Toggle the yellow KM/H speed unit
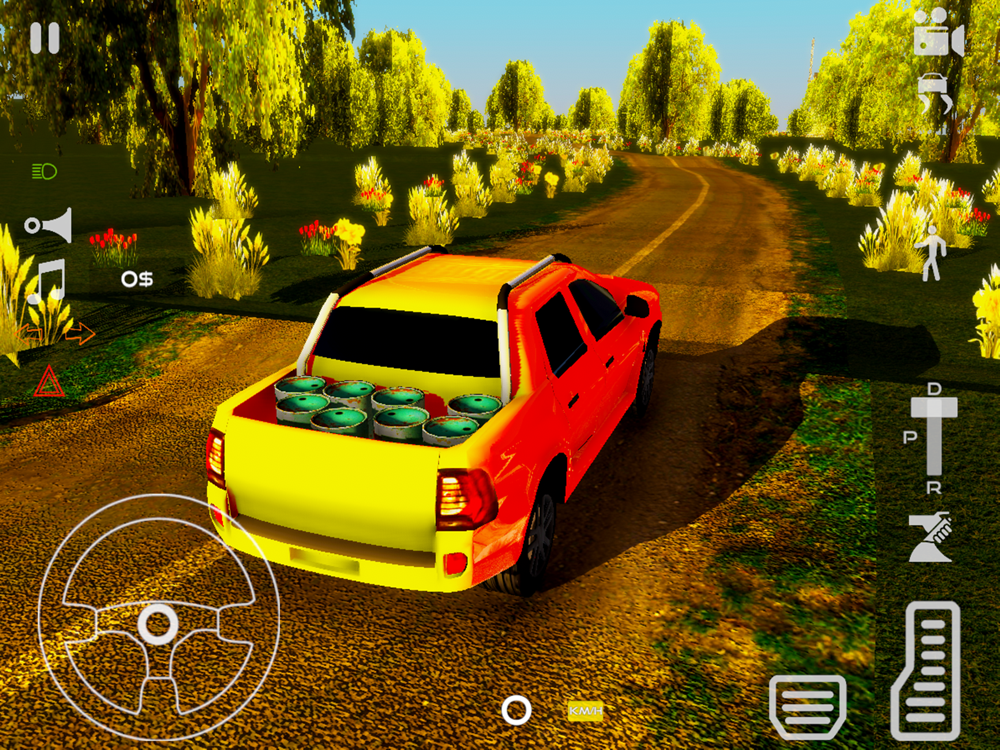1000x750 pixels. click(585, 711)
